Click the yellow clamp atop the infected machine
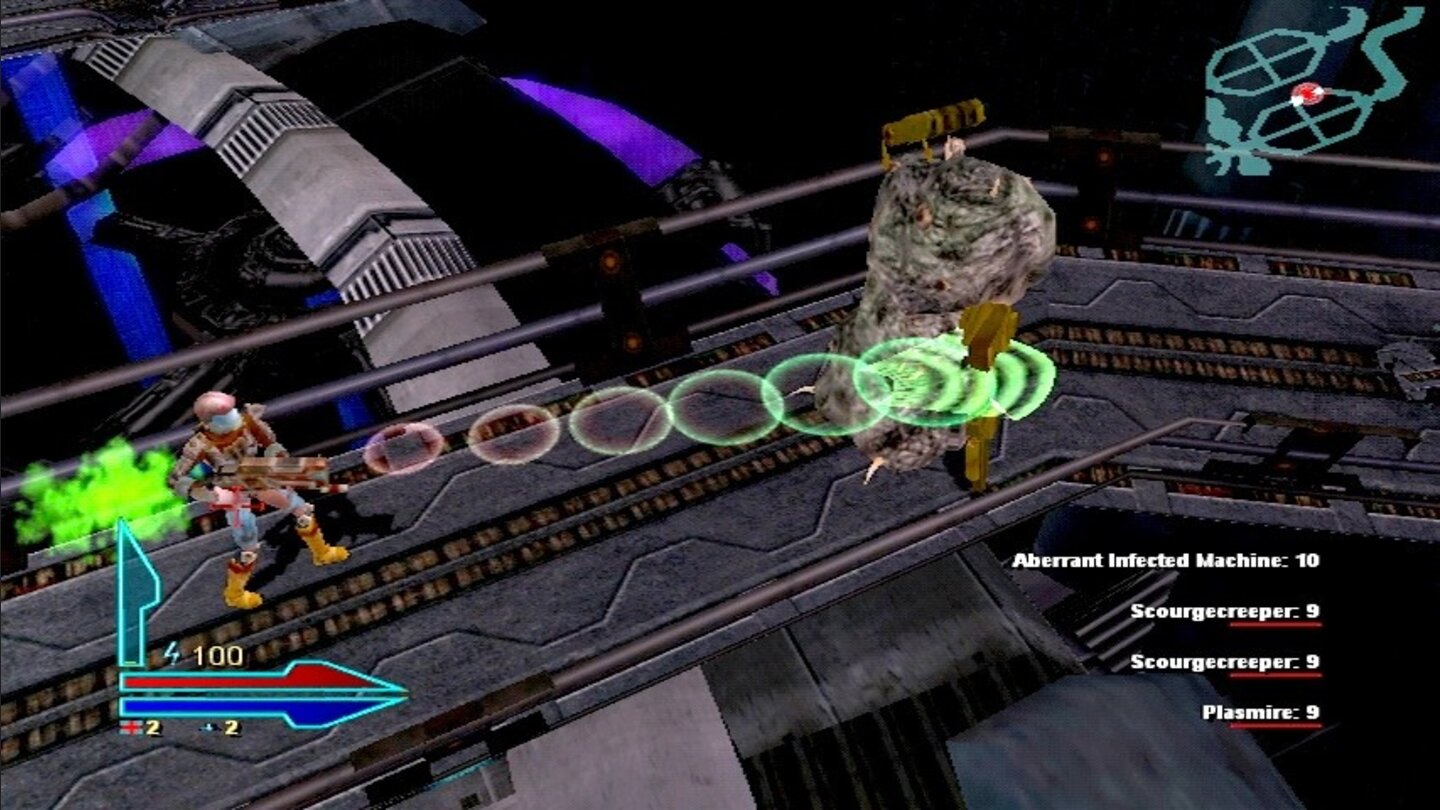 (930, 125)
